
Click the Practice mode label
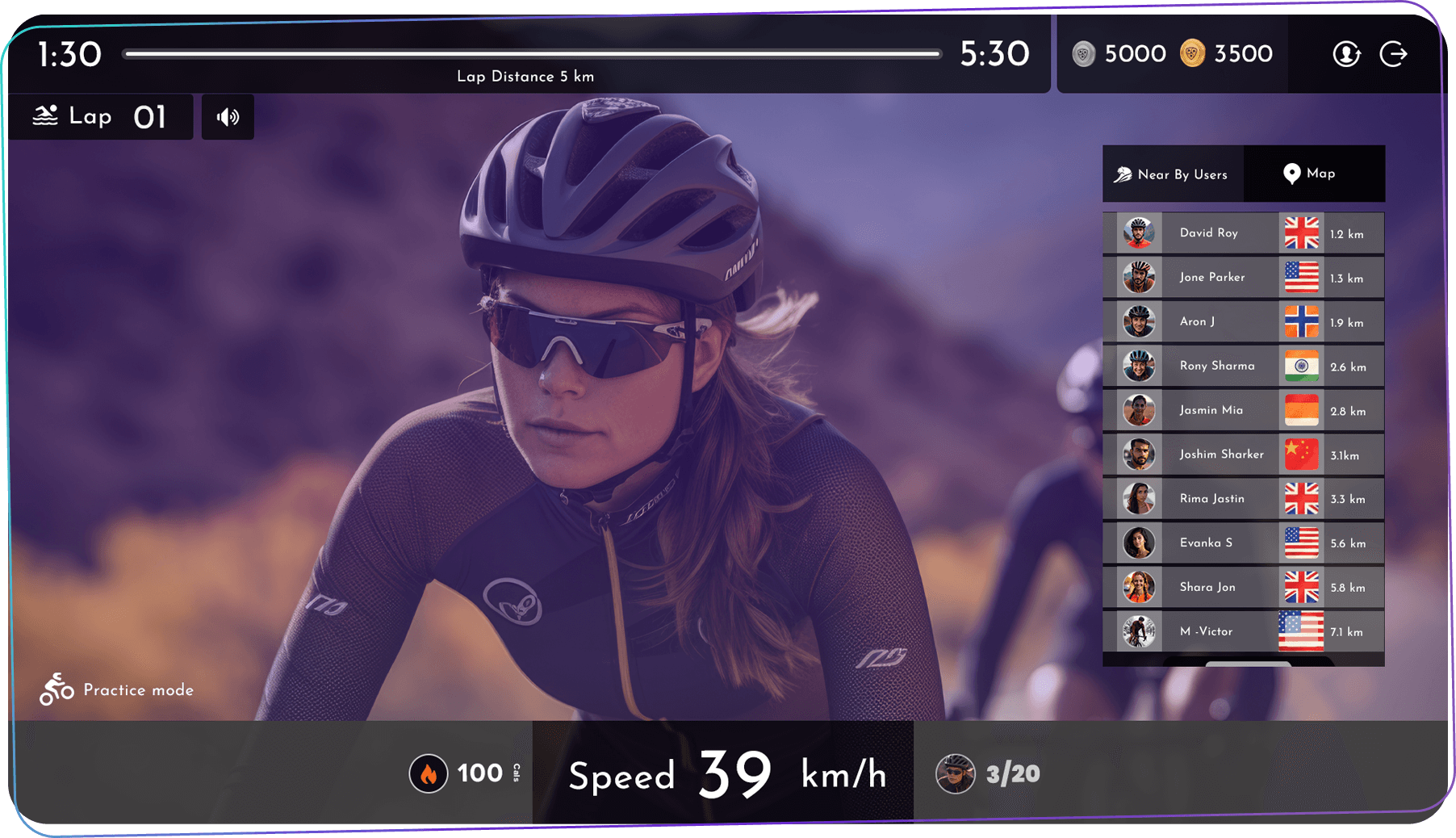point(117,689)
